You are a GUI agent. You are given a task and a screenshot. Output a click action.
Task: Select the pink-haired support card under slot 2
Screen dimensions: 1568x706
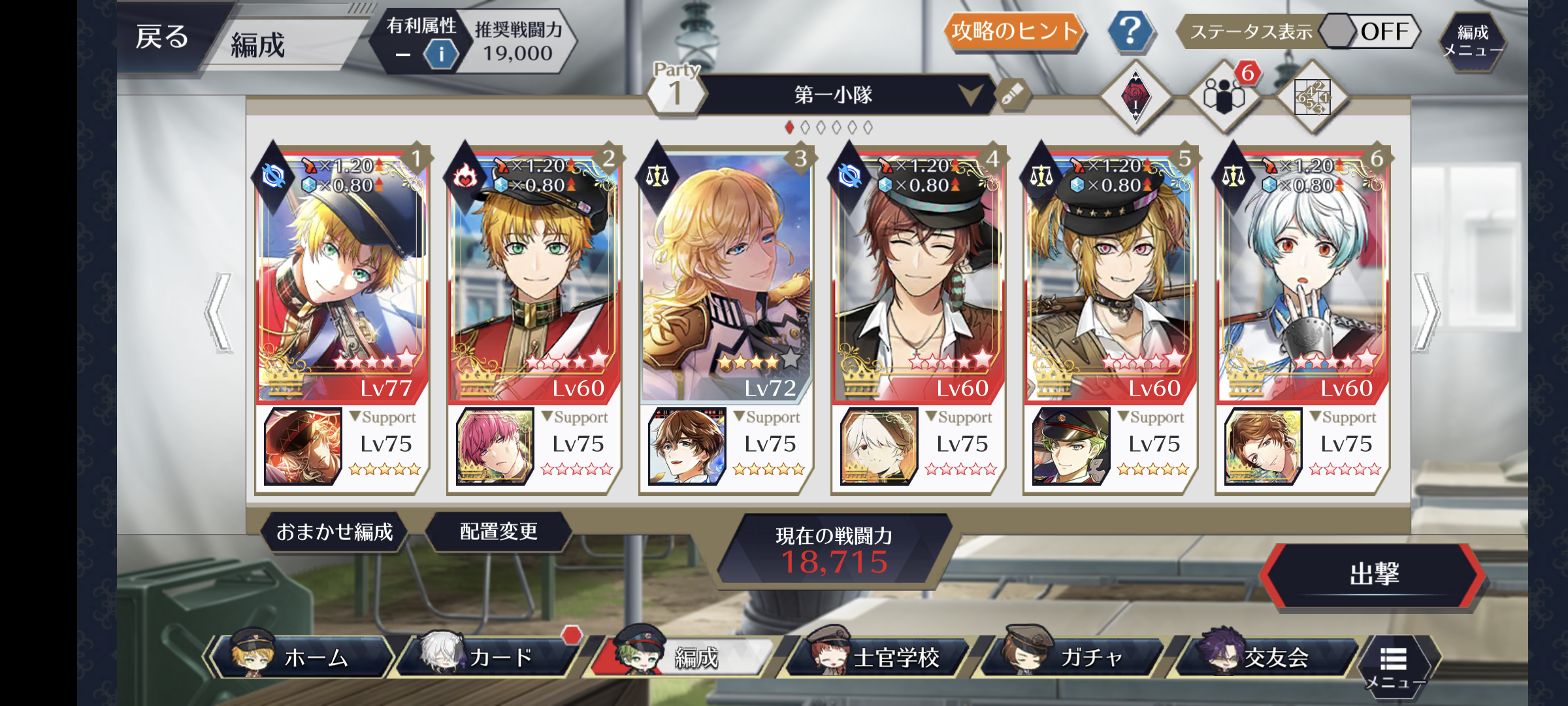click(x=495, y=446)
